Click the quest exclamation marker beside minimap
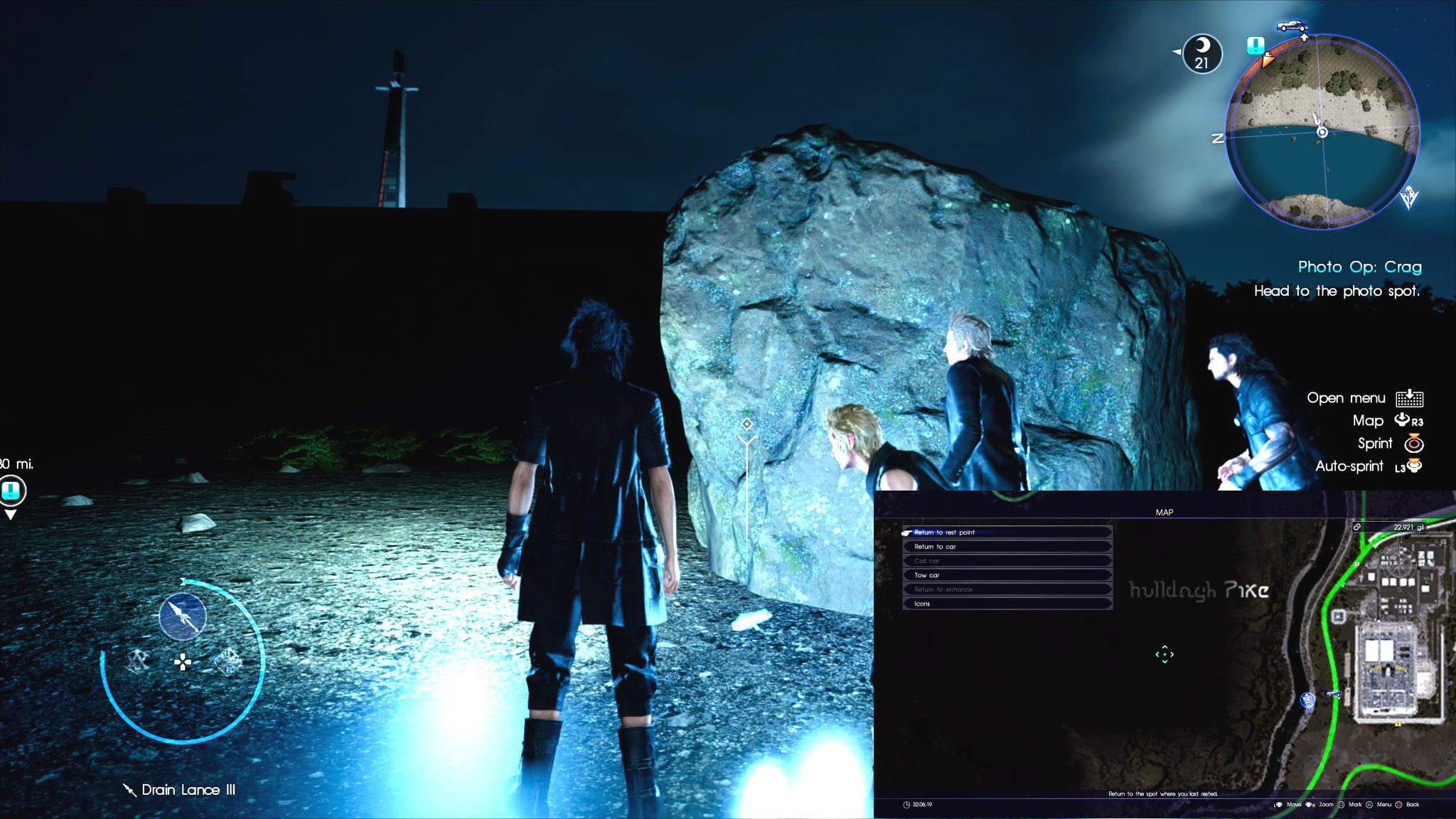Image resolution: width=1456 pixels, height=819 pixels. tap(1256, 46)
